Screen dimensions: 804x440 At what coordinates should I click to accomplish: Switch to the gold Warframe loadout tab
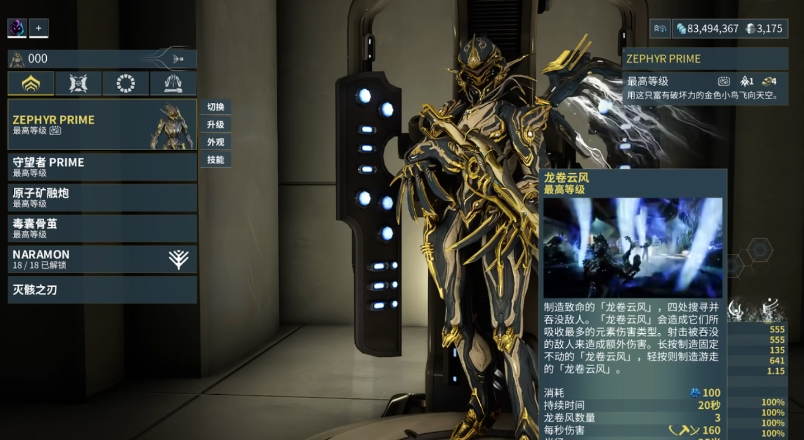[x=31, y=84]
